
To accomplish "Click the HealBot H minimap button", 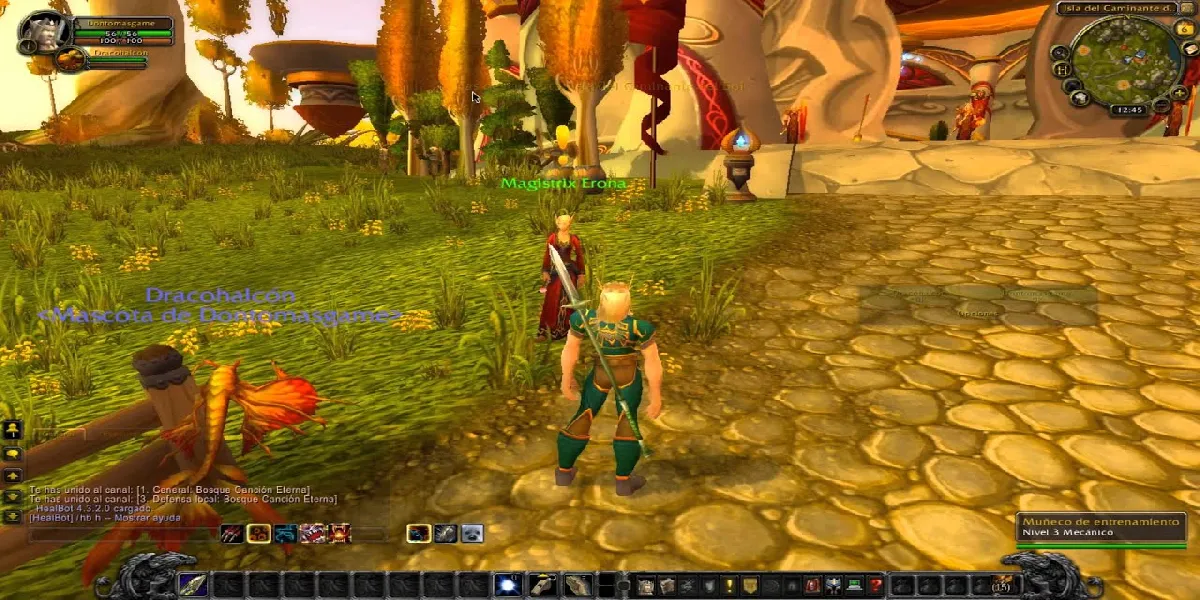I will pyautogui.click(x=1063, y=70).
